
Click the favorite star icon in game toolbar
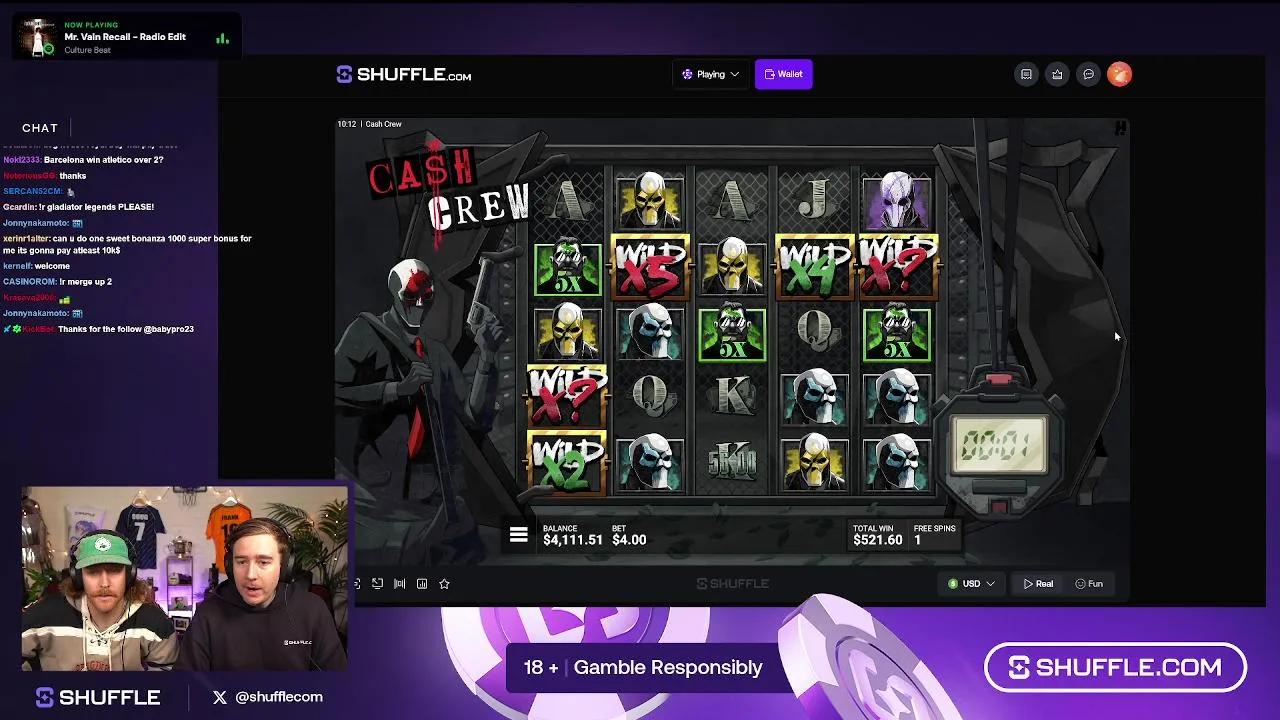click(444, 583)
